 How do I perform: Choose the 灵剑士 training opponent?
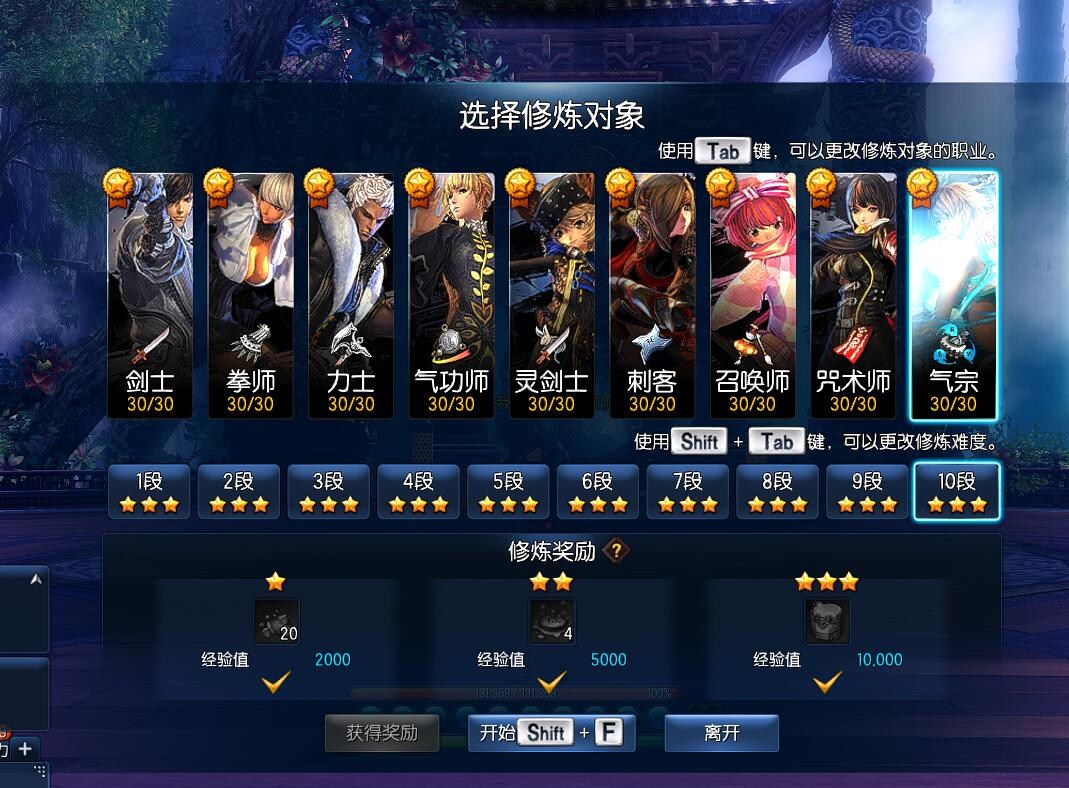click(x=552, y=295)
